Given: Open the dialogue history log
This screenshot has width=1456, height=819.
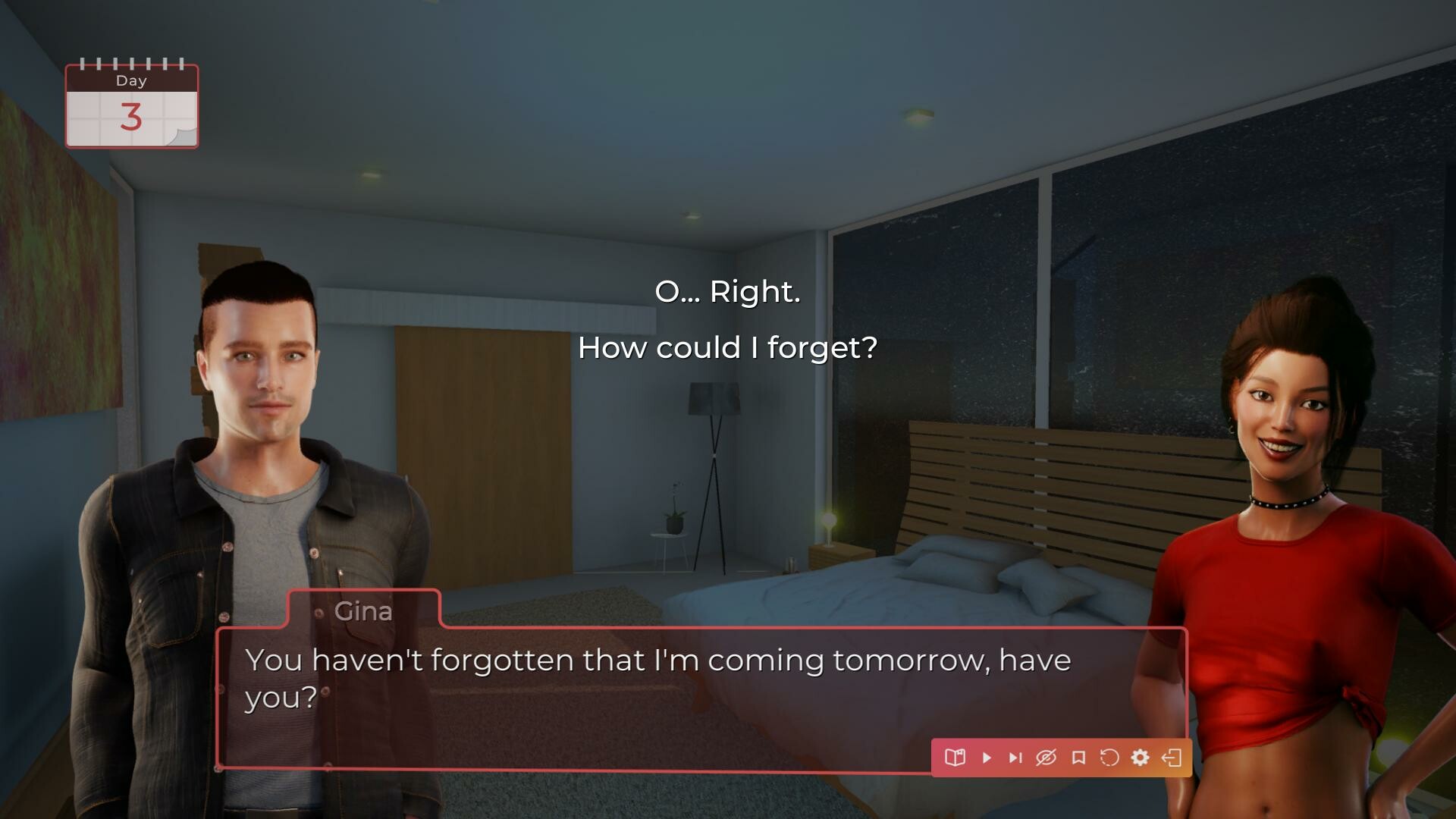Looking at the screenshot, I should [955, 757].
